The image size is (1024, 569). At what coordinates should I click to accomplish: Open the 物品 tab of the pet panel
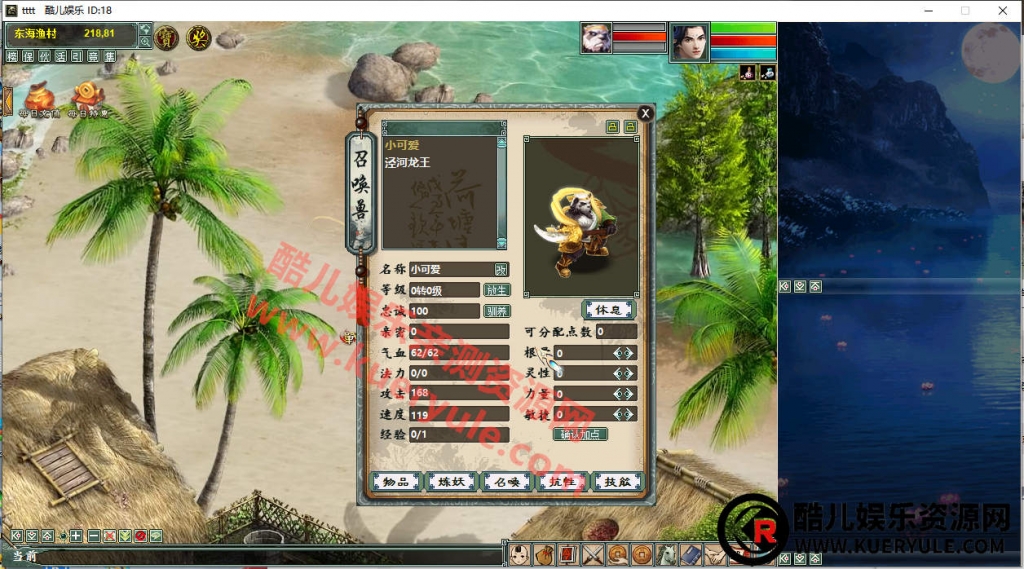(396, 482)
